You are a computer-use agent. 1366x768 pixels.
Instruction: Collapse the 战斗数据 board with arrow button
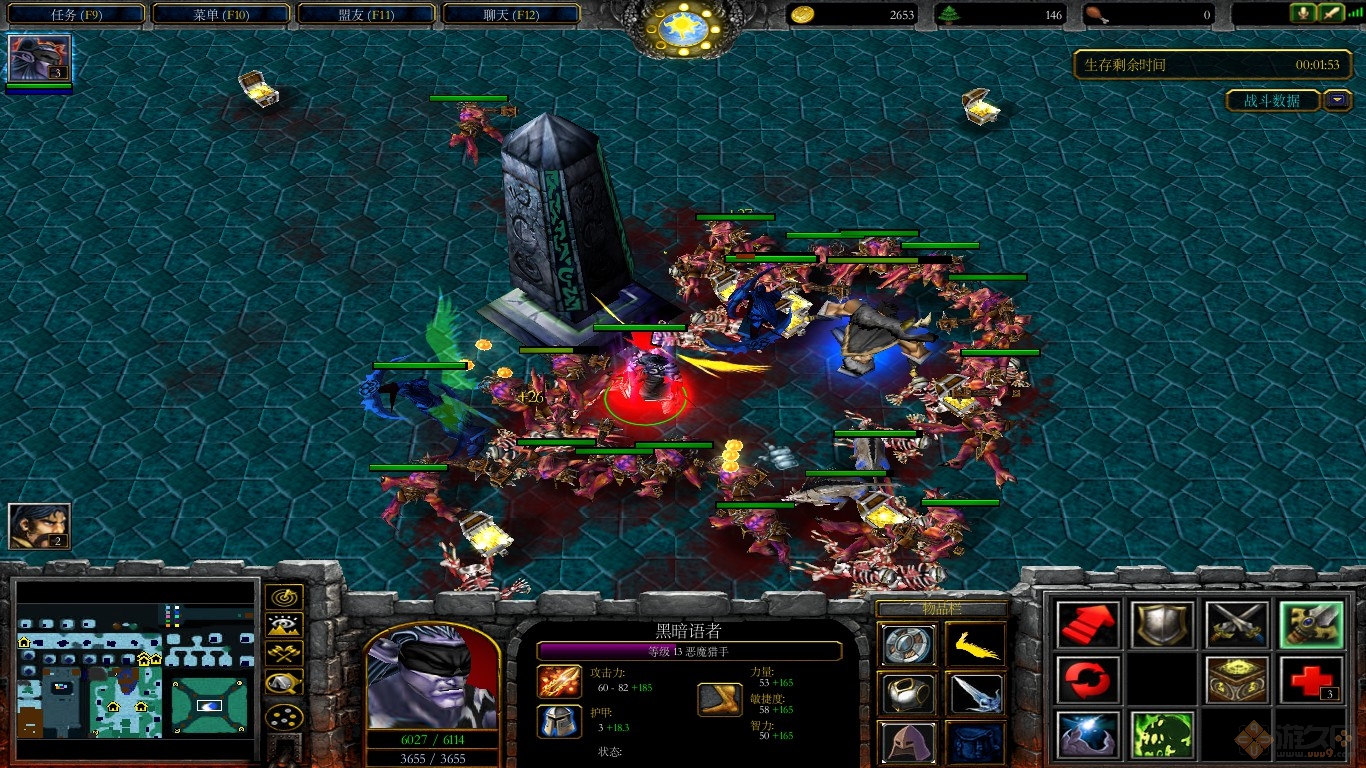(x=1337, y=100)
